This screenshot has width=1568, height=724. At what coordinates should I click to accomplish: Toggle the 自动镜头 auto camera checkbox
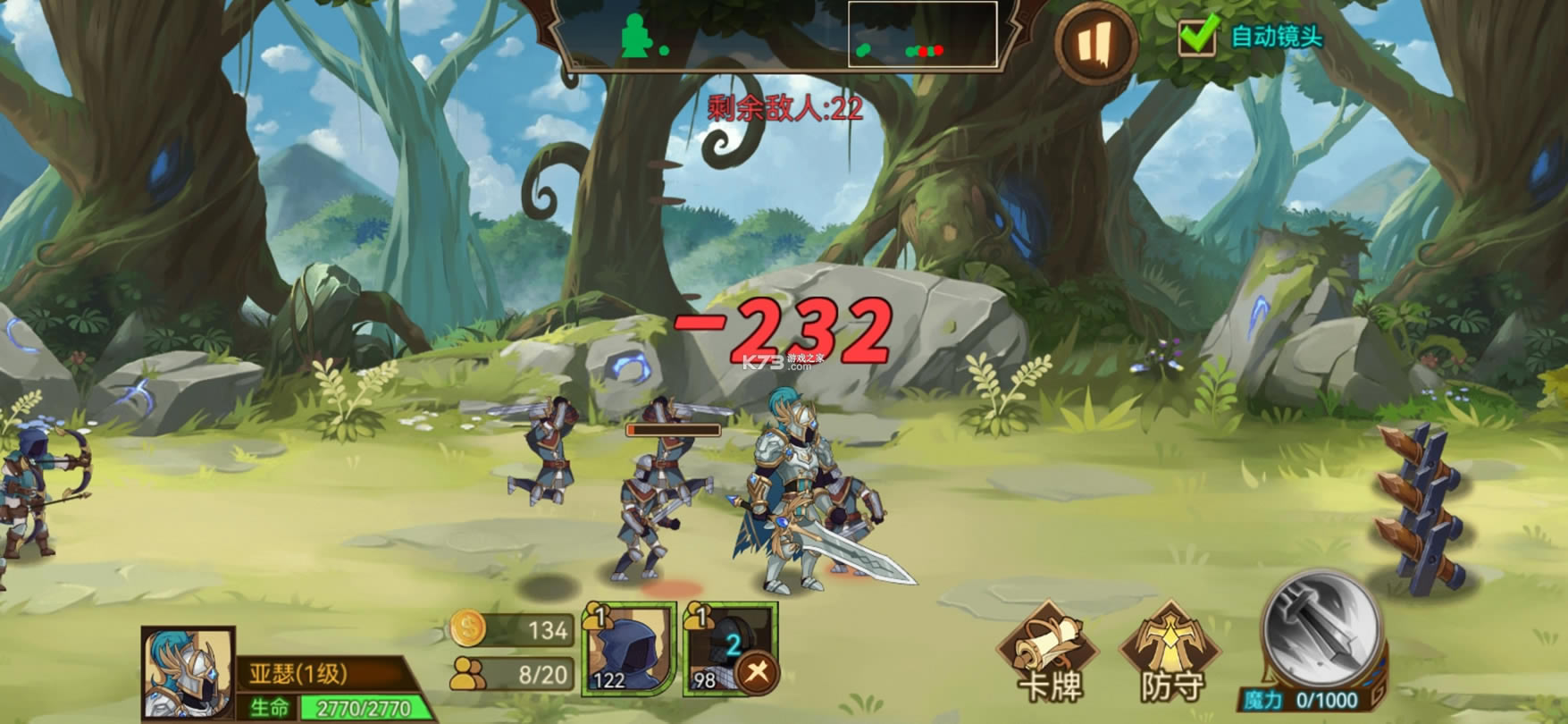(x=1197, y=36)
